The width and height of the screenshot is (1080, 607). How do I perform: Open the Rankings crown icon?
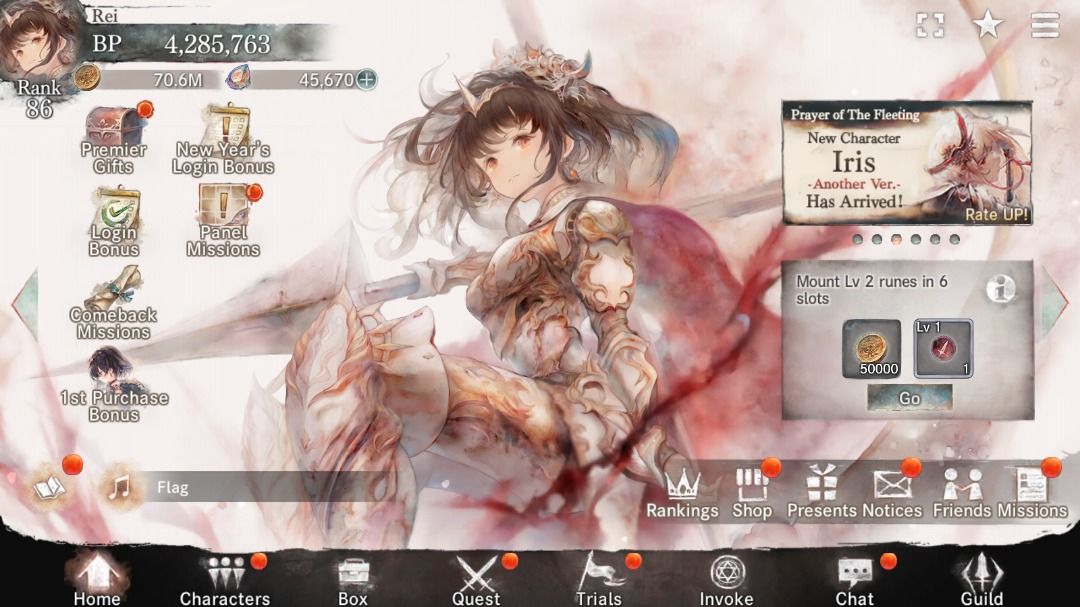click(682, 493)
